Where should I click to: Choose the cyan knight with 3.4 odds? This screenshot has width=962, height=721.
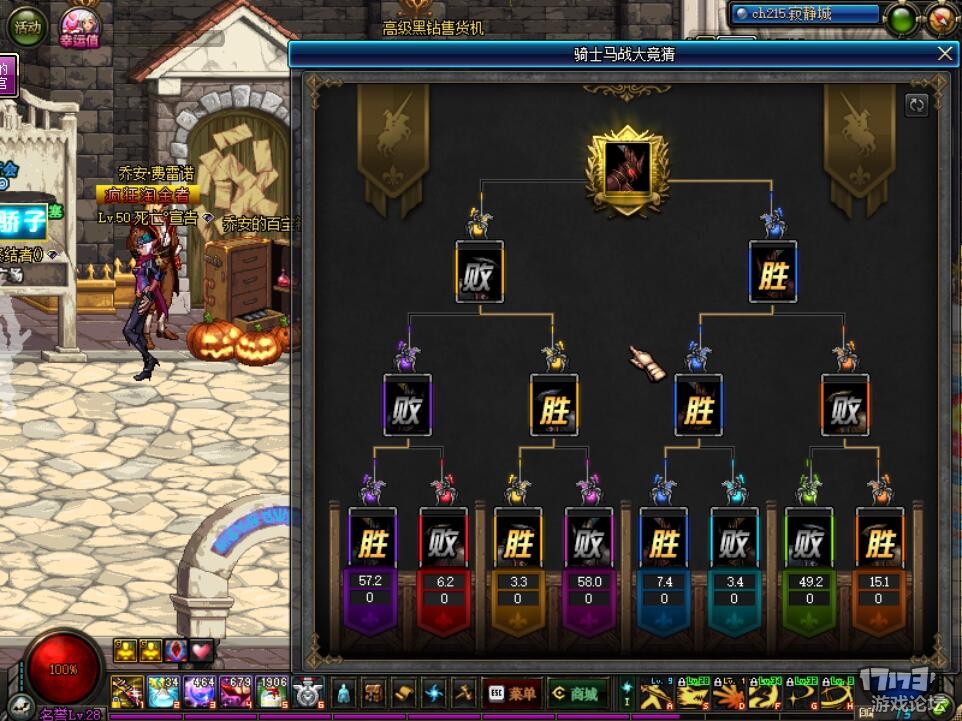(734, 545)
